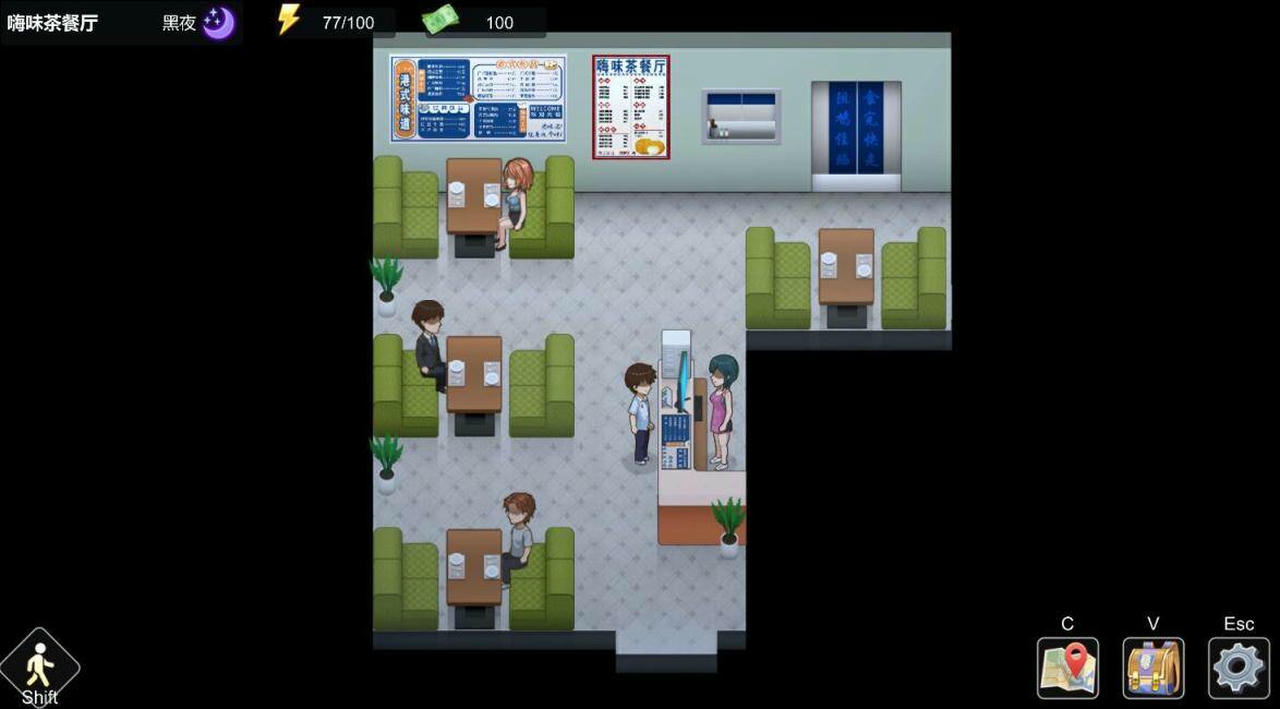Open the map with the pin icon
Image resolution: width=1280 pixels, height=709 pixels.
pyautogui.click(x=1067, y=668)
